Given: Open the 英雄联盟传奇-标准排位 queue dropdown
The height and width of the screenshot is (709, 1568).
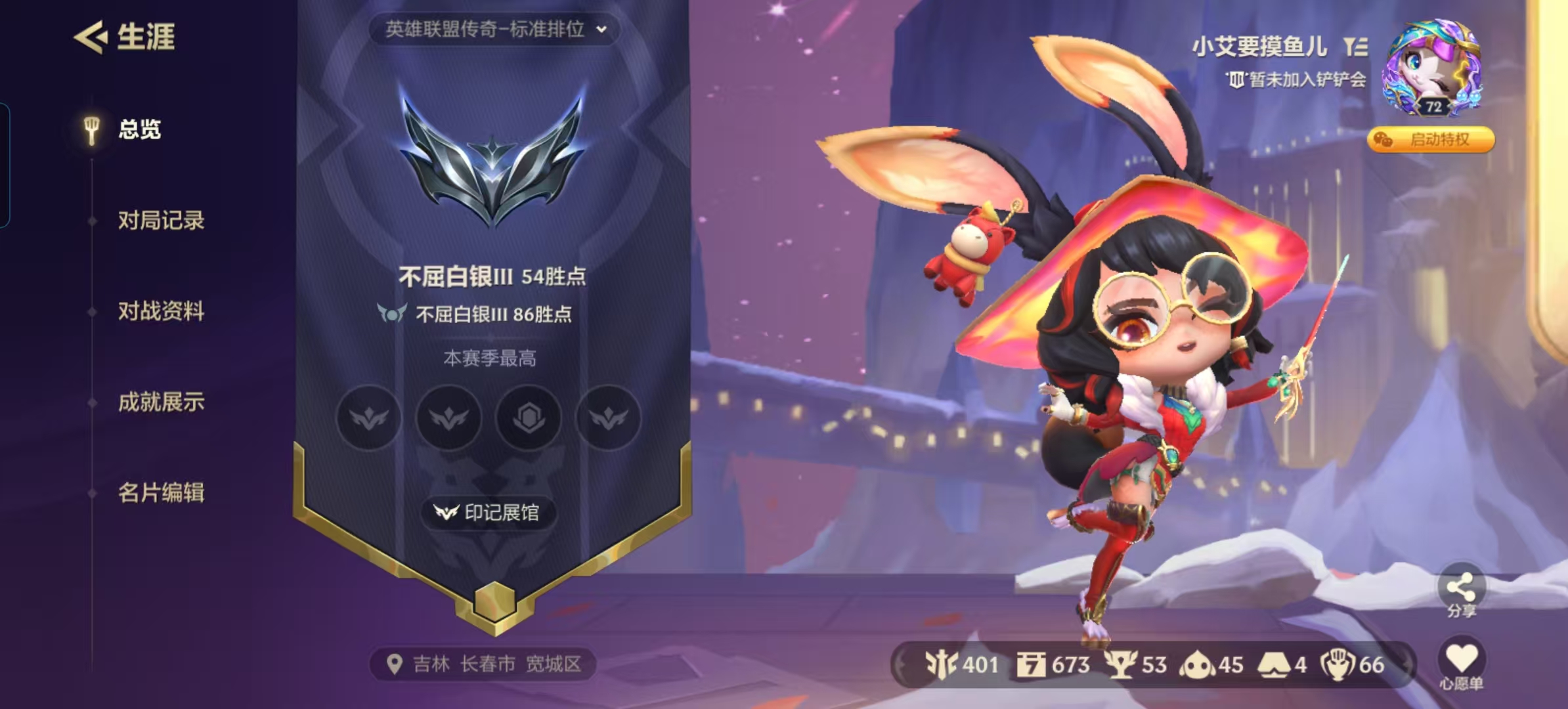Looking at the screenshot, I should pyautogui.click(x=496, y=29).
